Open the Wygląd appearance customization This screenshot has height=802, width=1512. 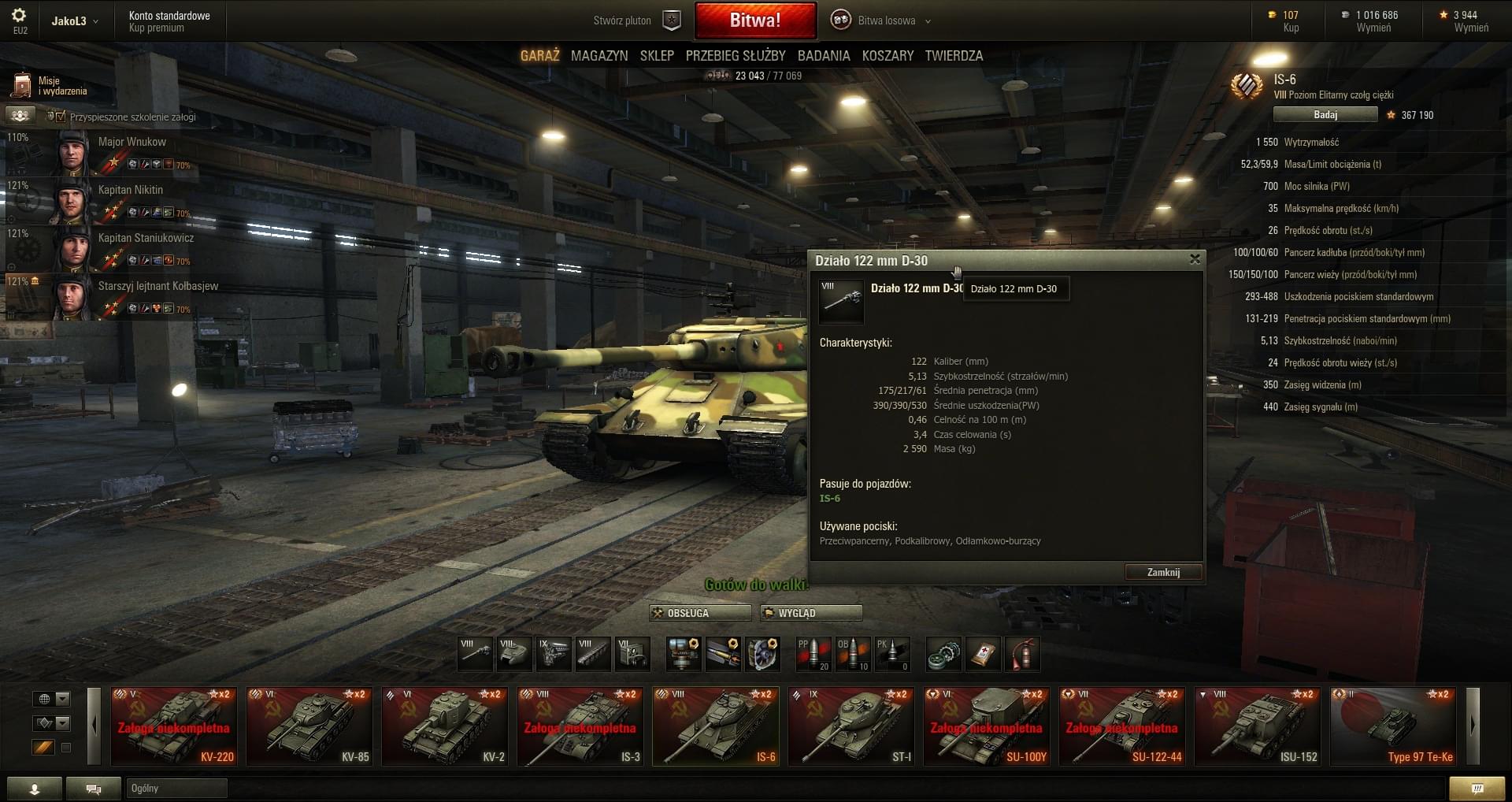(x=810, y=613)
